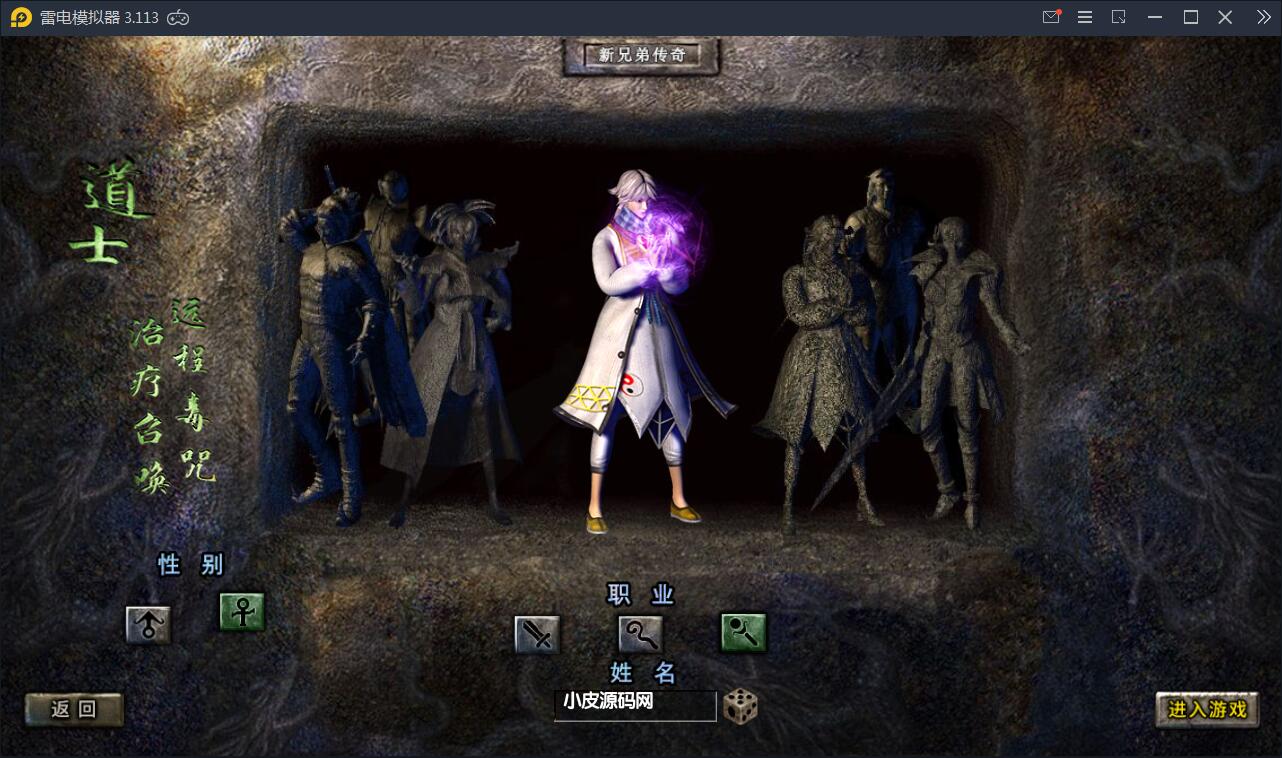
Task: Roll the dice to randomize character name
Action: (738, 705)
